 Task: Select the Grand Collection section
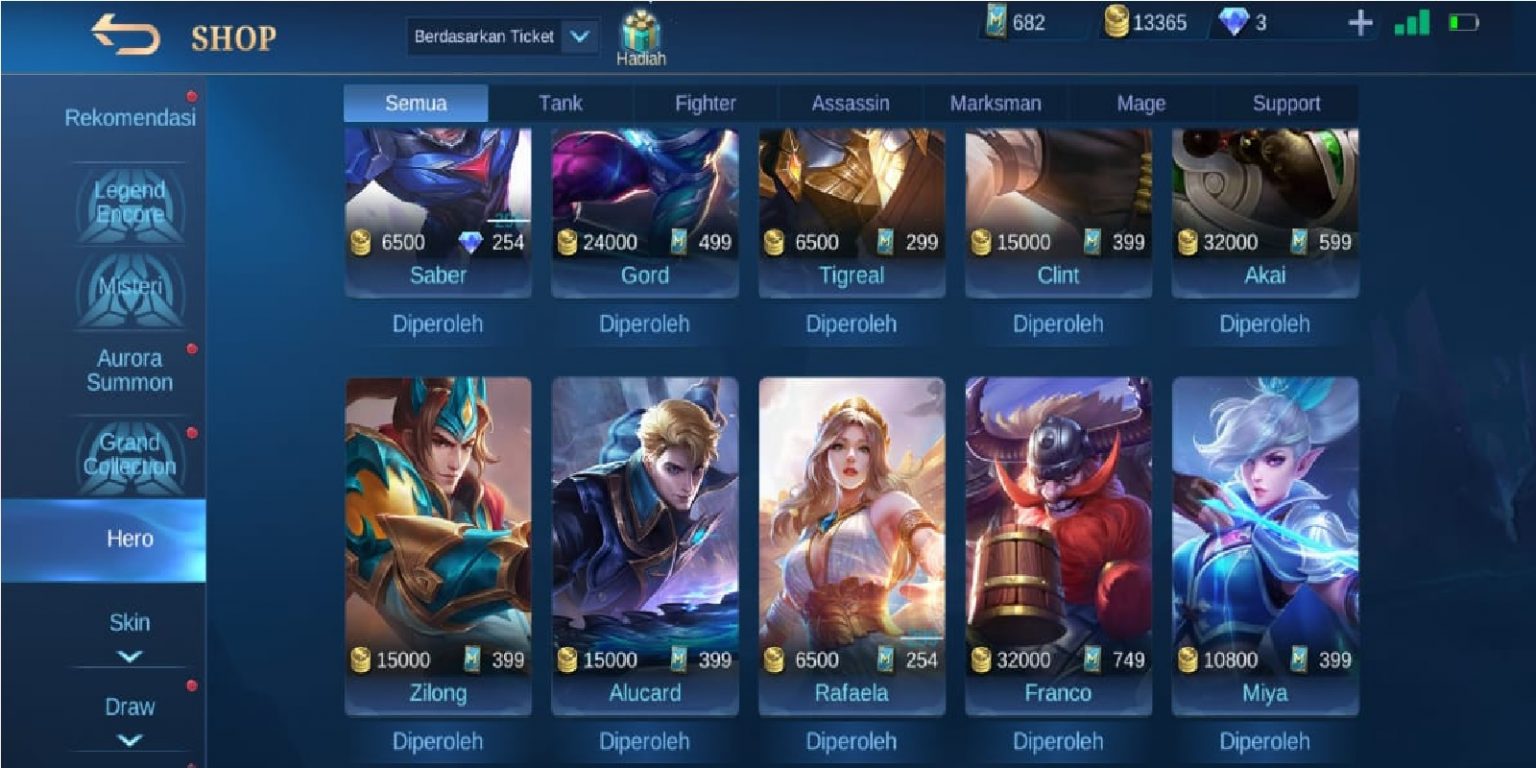(131, 452)
